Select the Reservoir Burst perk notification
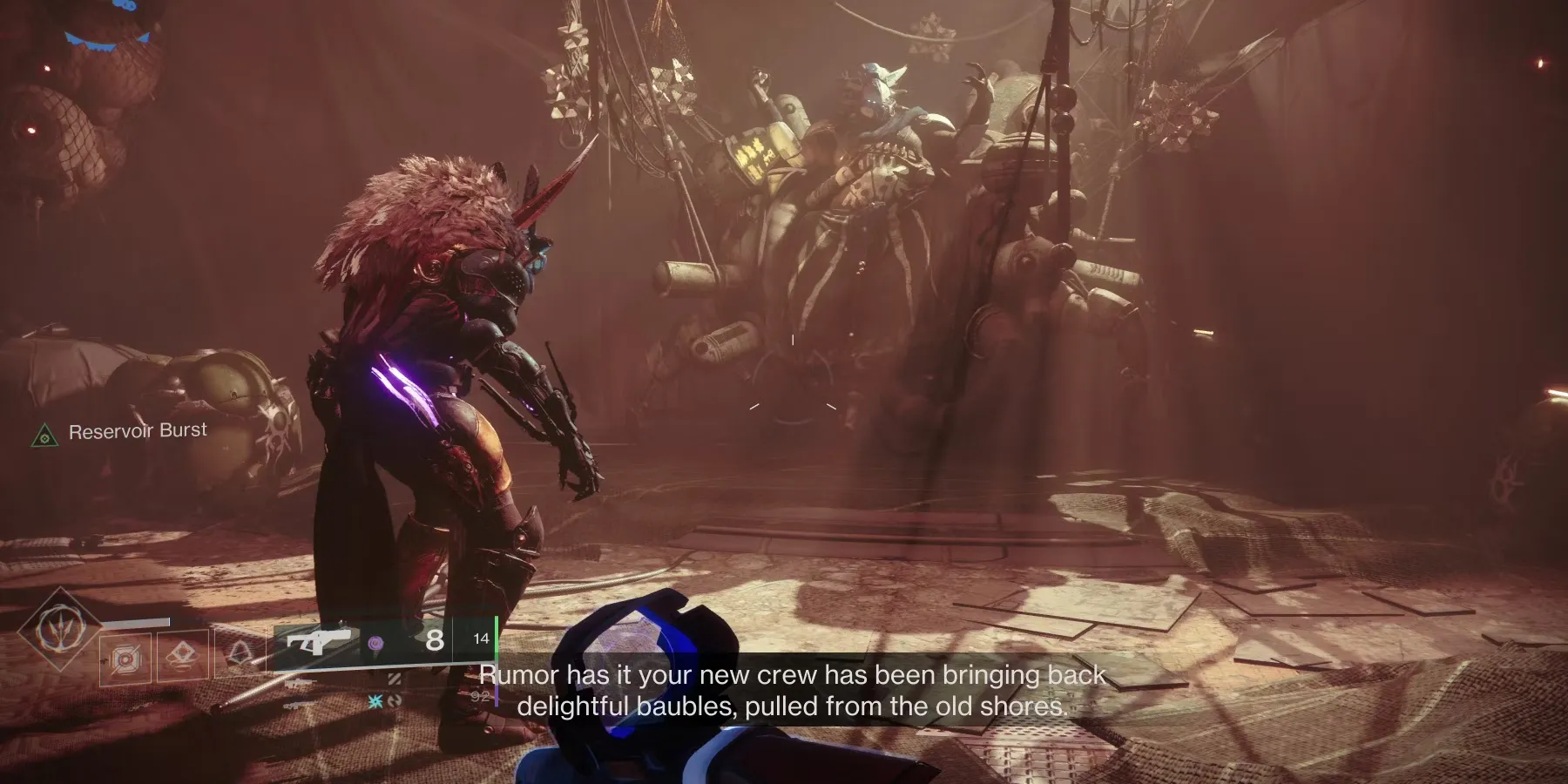The width and height of the screenshot is (1568, 784). (x=122, y=432)
